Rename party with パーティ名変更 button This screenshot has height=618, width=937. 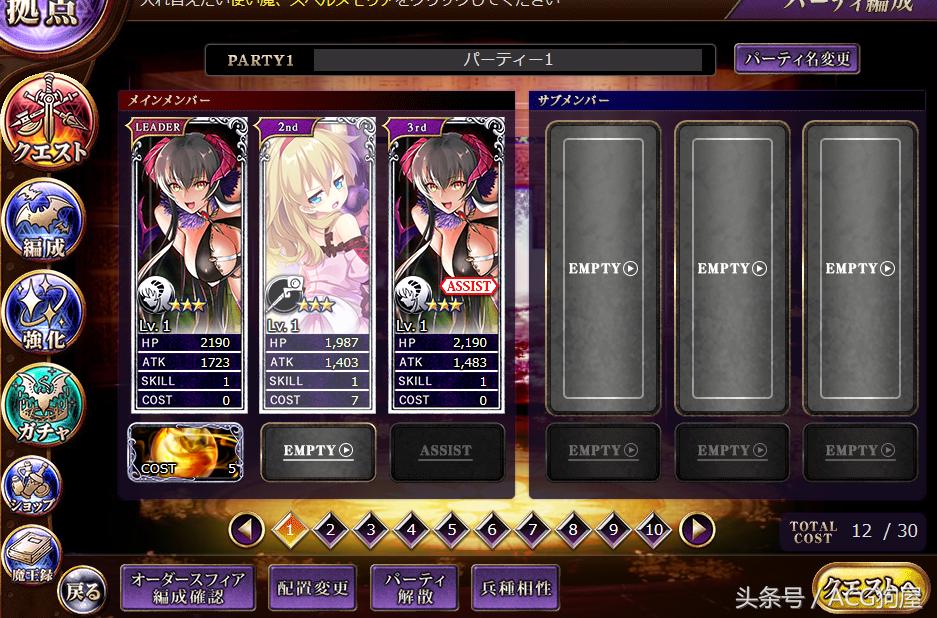coord(796,59)
